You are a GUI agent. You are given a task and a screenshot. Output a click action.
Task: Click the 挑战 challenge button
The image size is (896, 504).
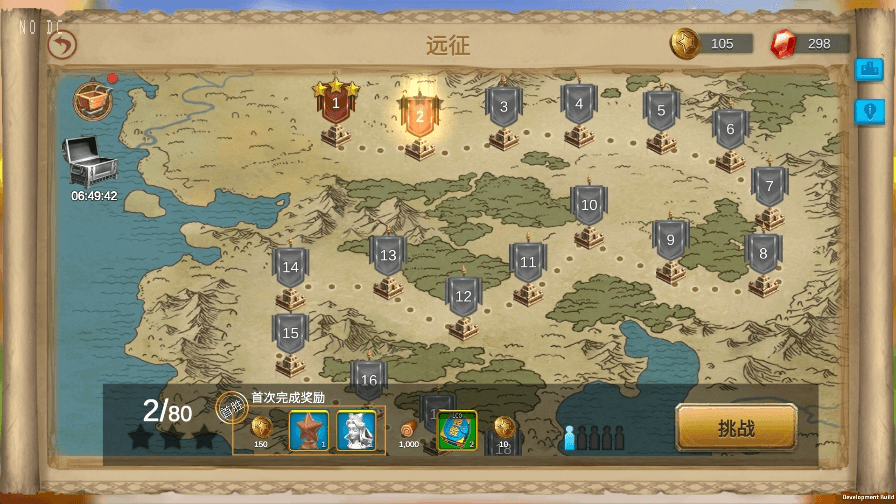point(736,428)
